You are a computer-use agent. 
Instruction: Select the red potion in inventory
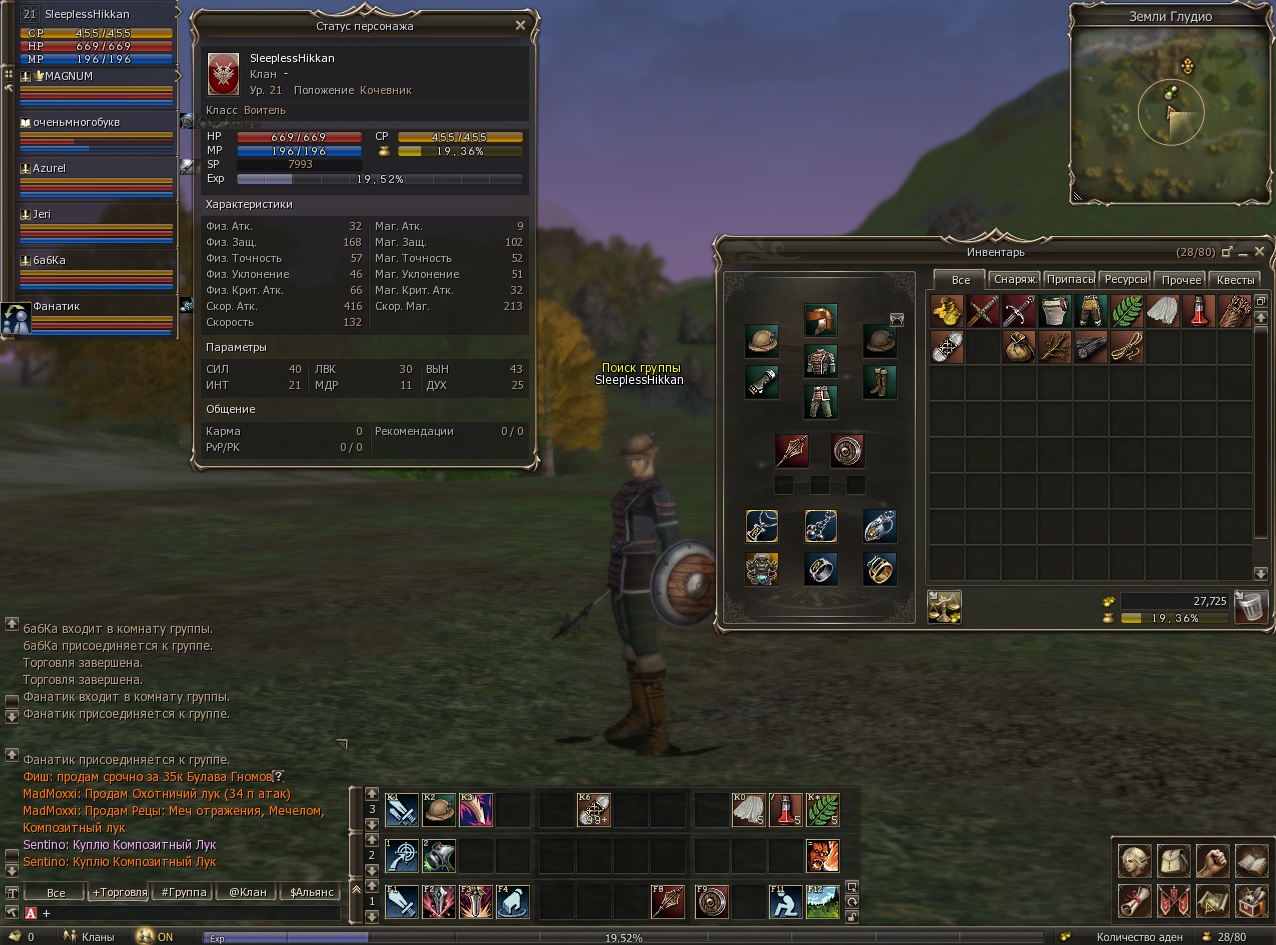[x=1198, y=311]
